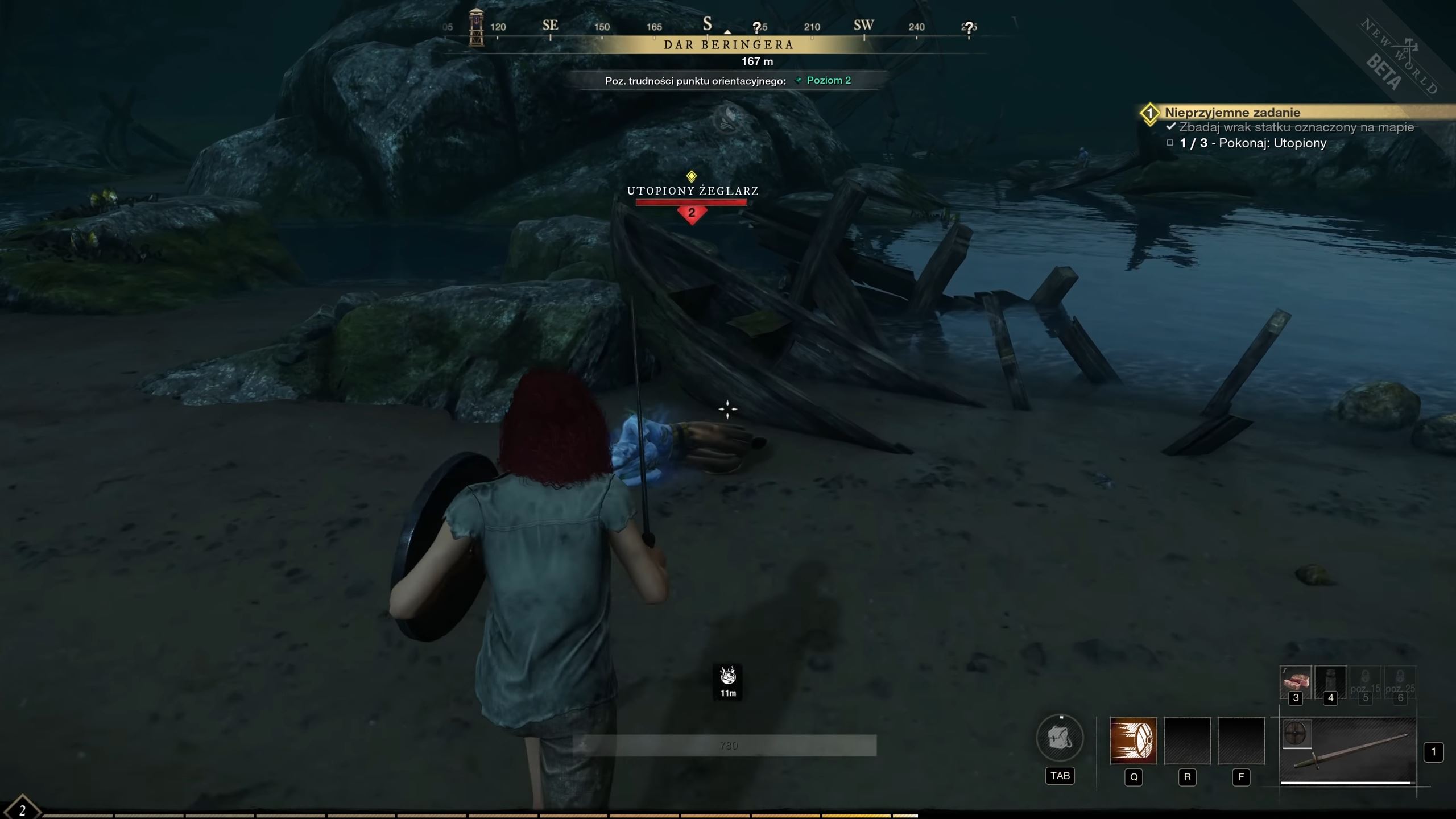
Task: Open the left question-mark marker on the compass
Action: pyautogui.click(x=757, y=26)
